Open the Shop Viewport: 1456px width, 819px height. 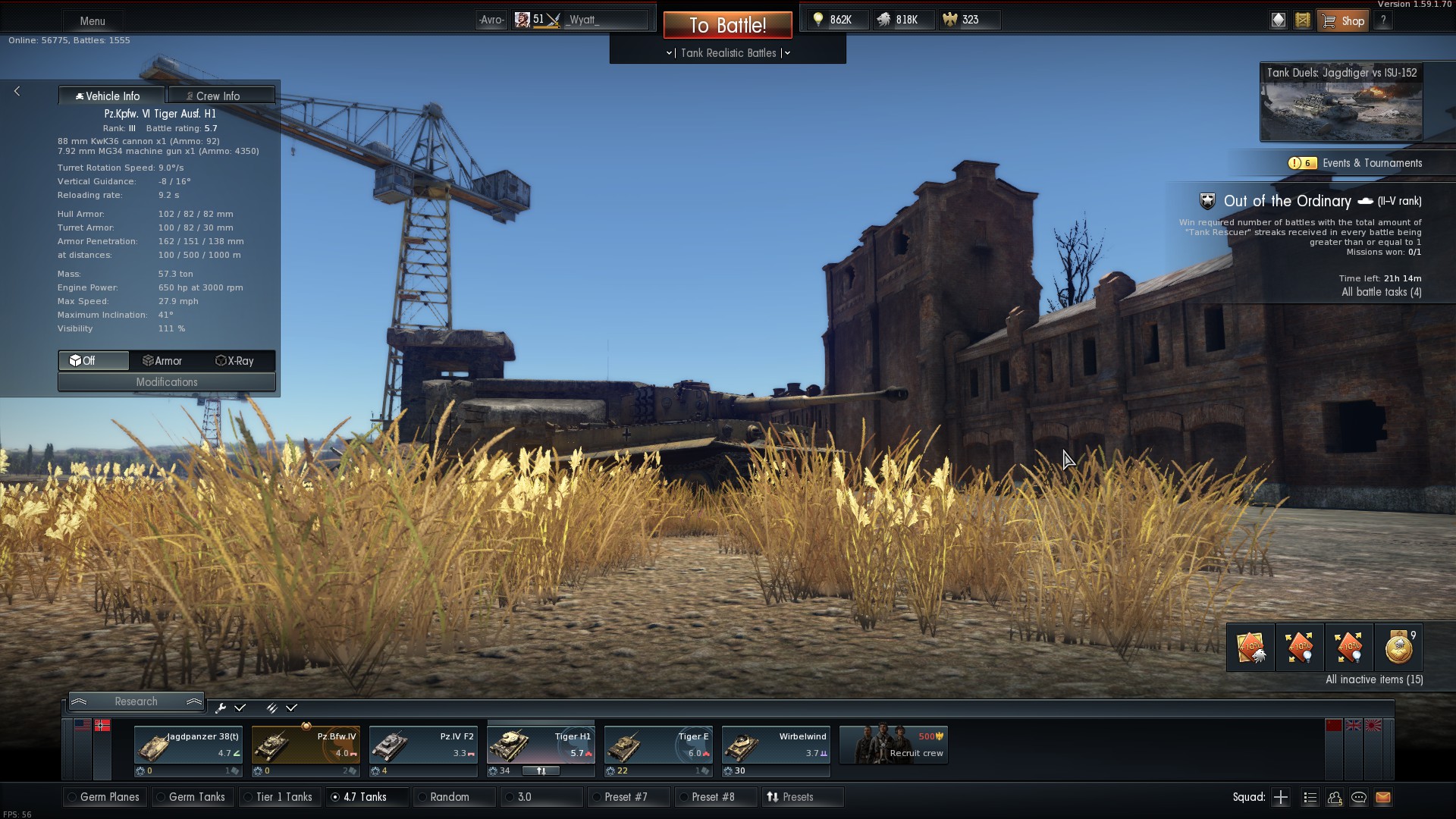[1345, 20]
